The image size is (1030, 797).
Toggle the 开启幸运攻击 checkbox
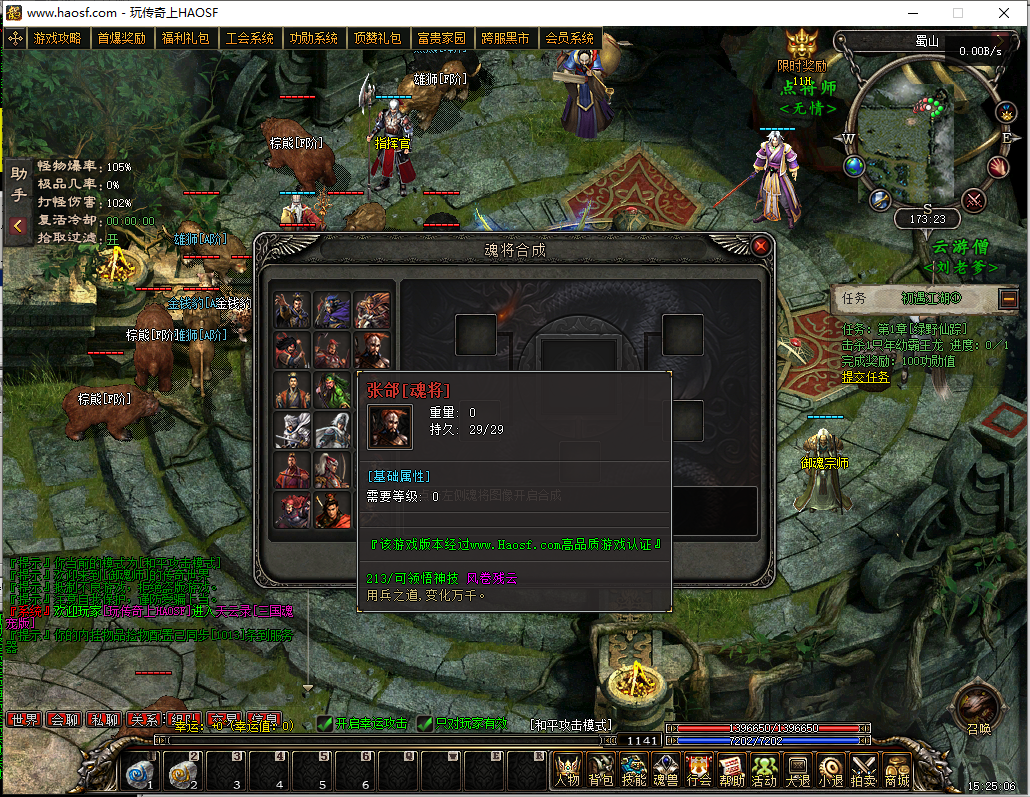click(325, 724)
